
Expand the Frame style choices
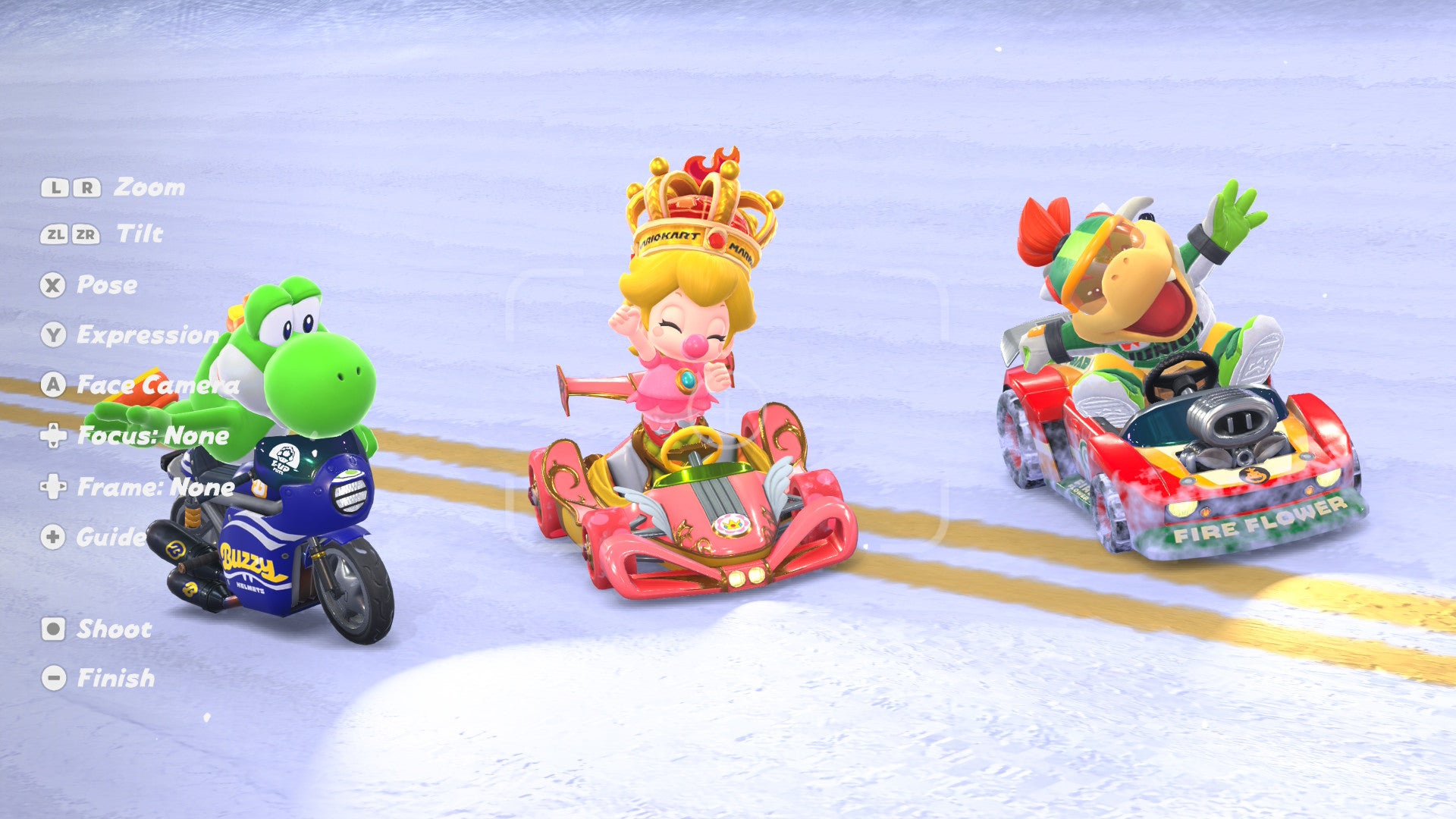[x=152, y=488]
